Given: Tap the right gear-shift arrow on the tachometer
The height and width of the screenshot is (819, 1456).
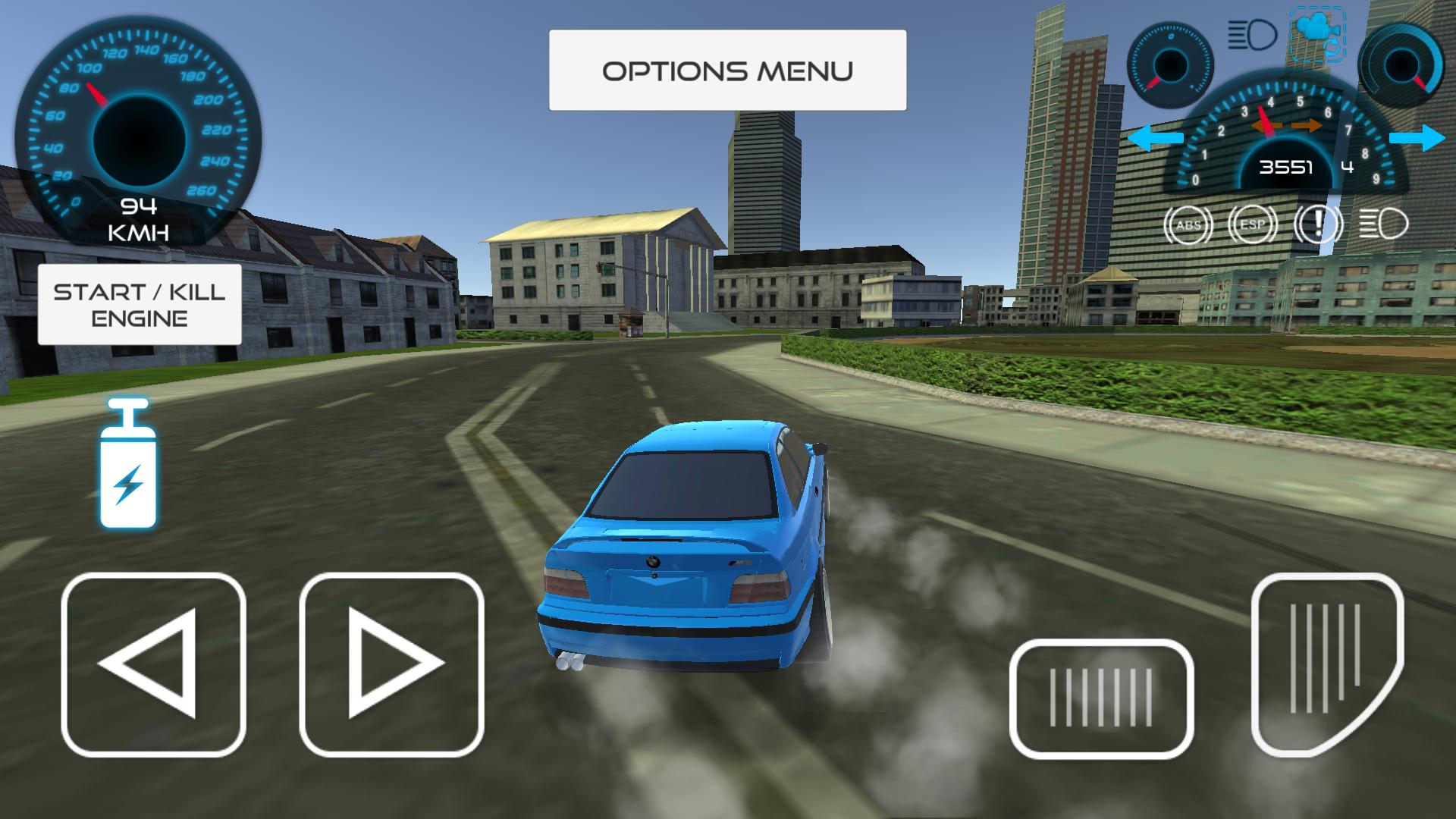Looking at the screenshot, I should tap(1306, 124).
